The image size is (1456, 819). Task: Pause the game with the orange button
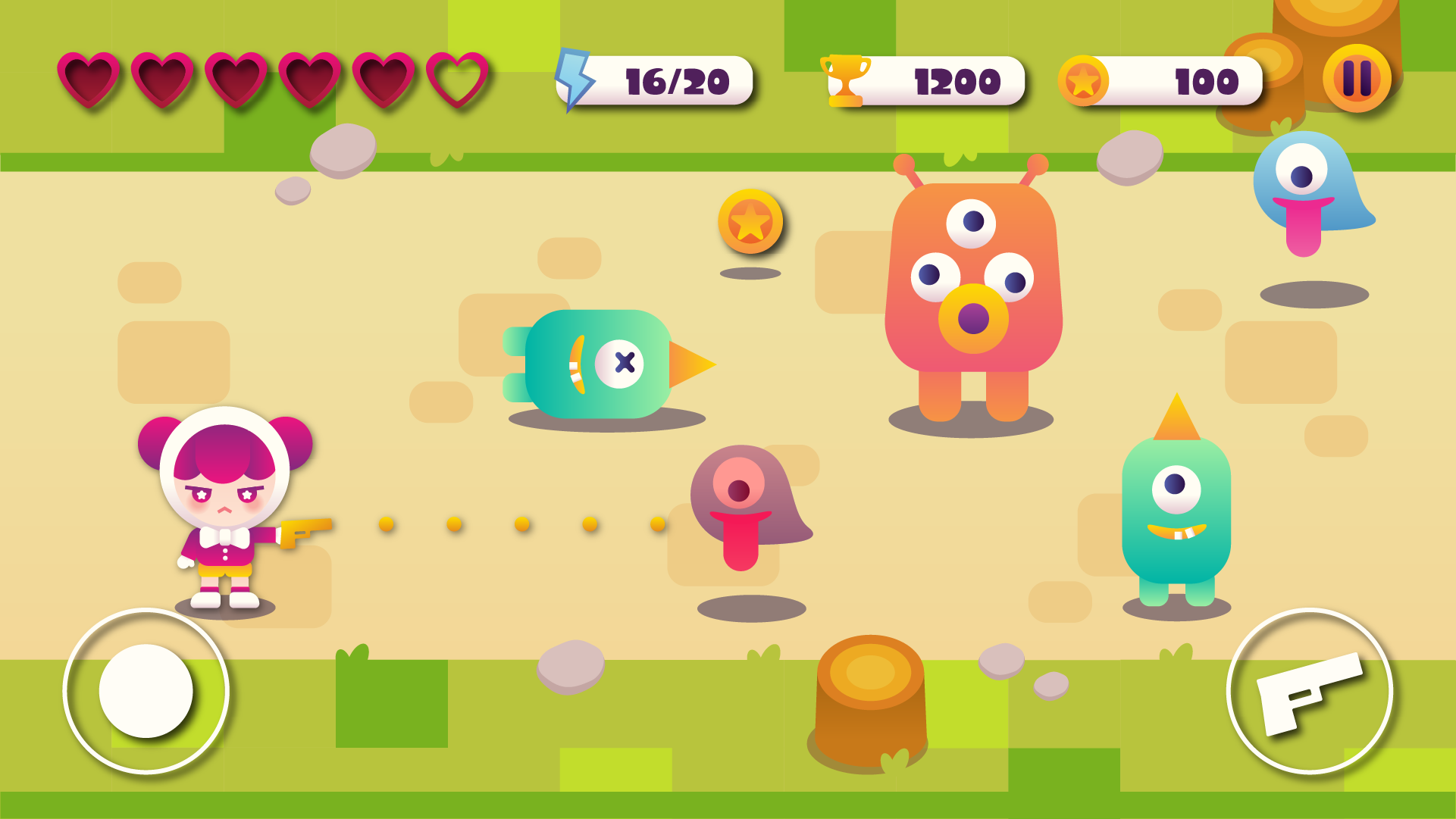point(1357,78)
